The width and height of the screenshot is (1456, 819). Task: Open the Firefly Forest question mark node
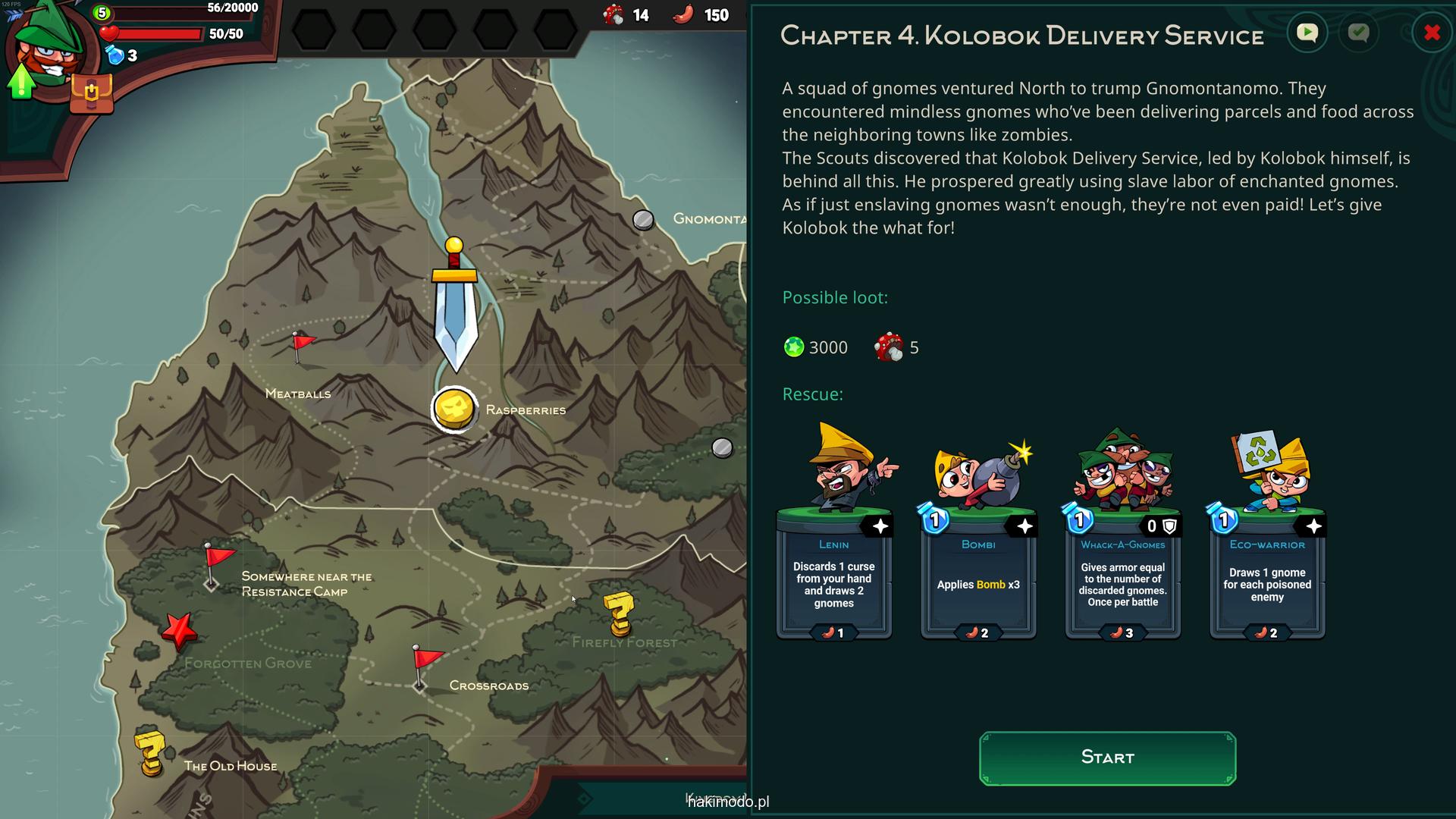(619, 613)
